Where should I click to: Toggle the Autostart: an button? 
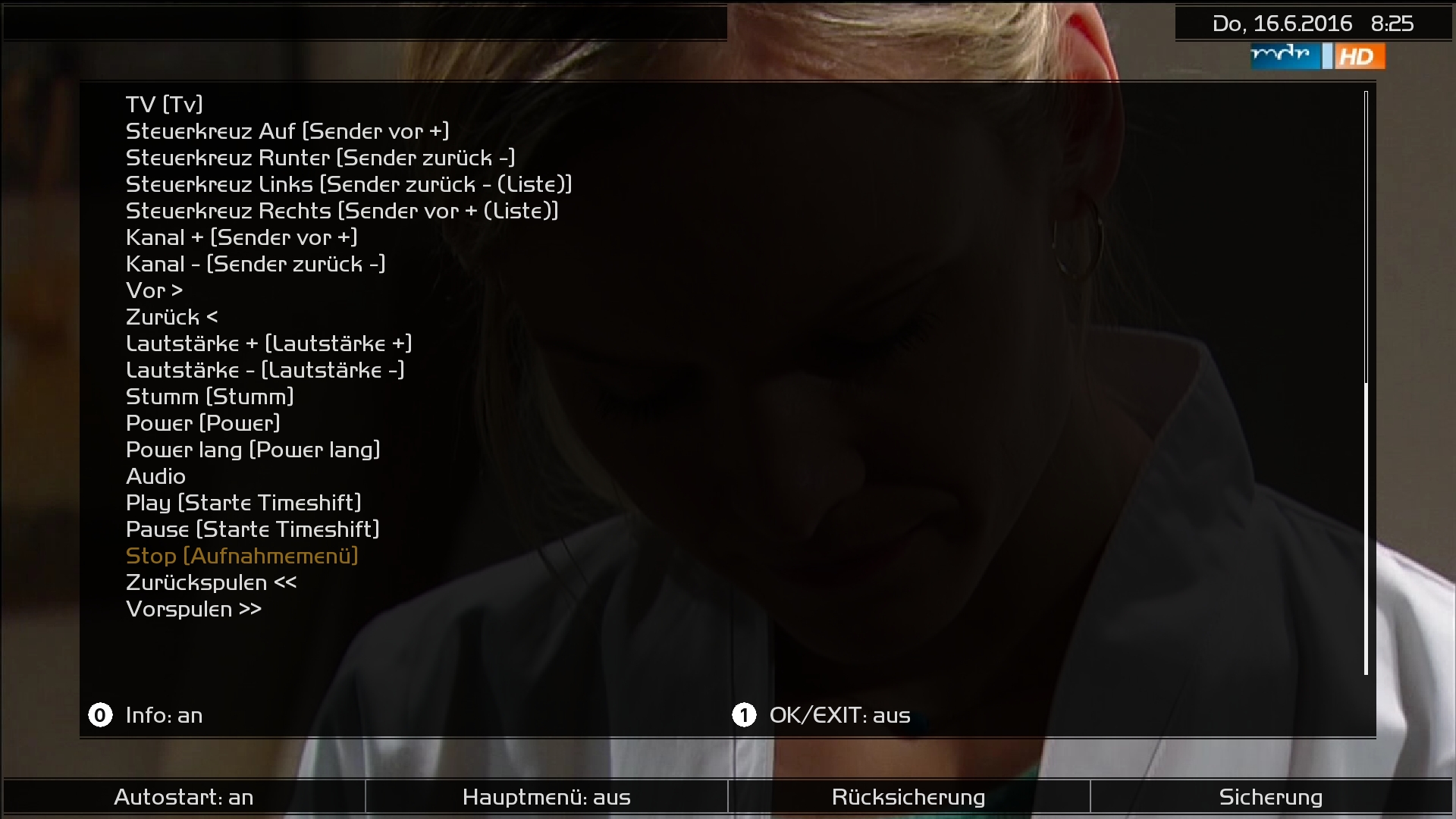pyautogui.click(x=184, y=797)
